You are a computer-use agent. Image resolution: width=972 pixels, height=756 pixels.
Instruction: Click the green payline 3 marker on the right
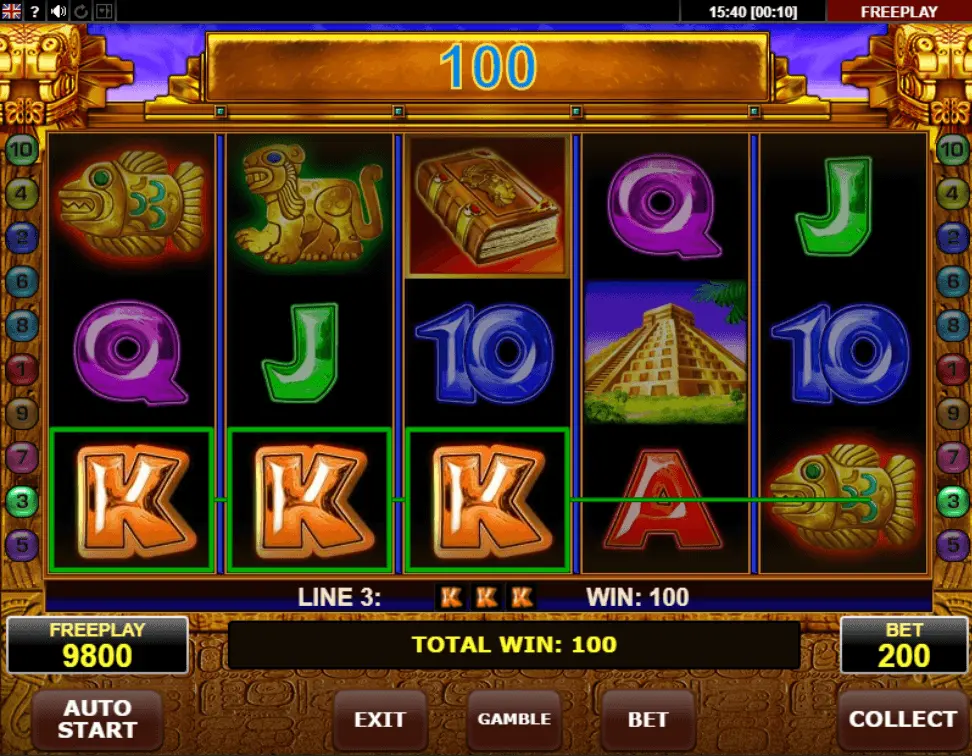click(952, 501)
